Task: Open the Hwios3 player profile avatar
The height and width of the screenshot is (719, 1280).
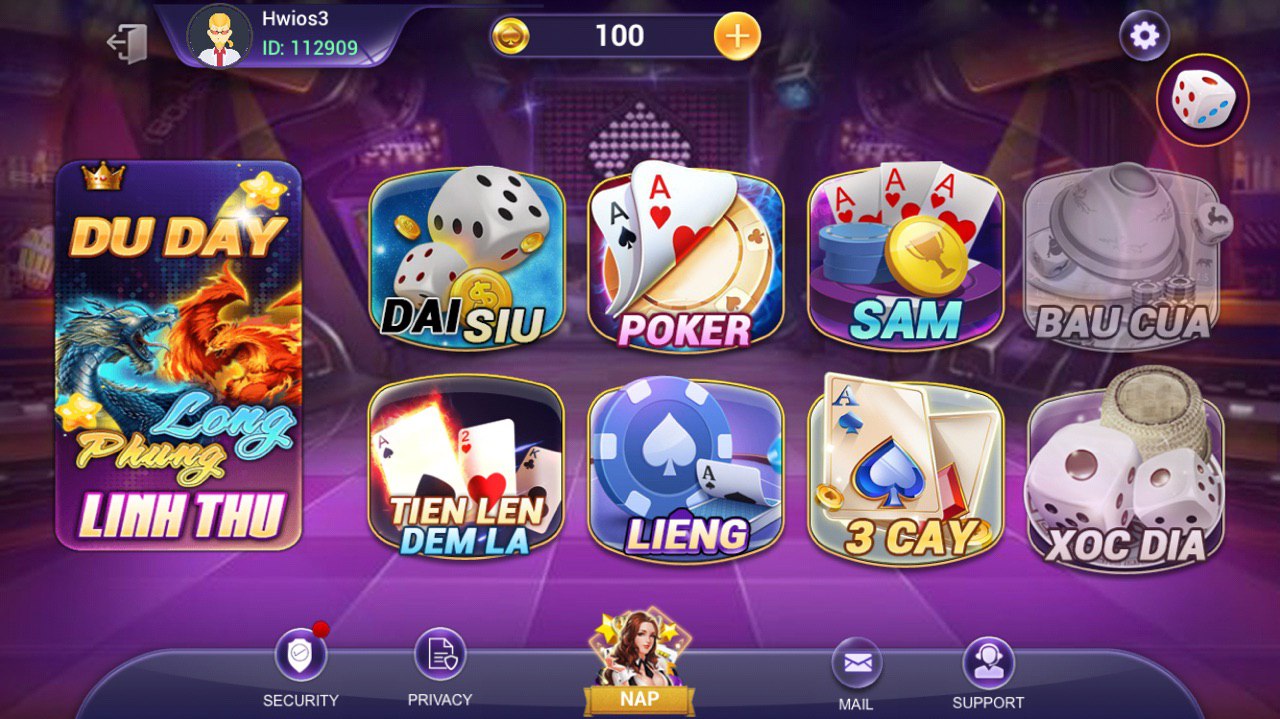Action: point(219,35)
